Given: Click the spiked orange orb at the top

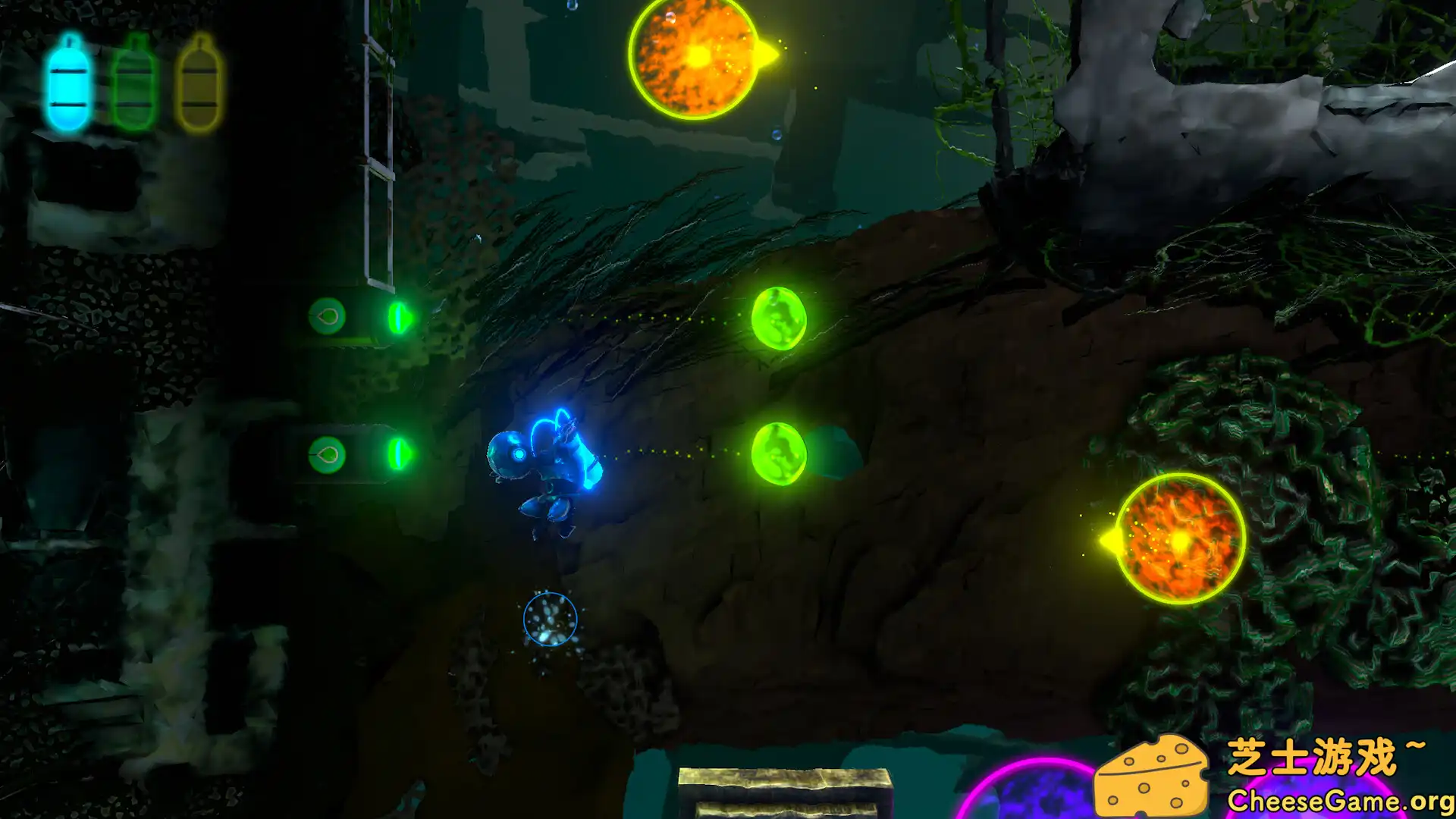Looking at the screenshot, I should pos(694,57).
